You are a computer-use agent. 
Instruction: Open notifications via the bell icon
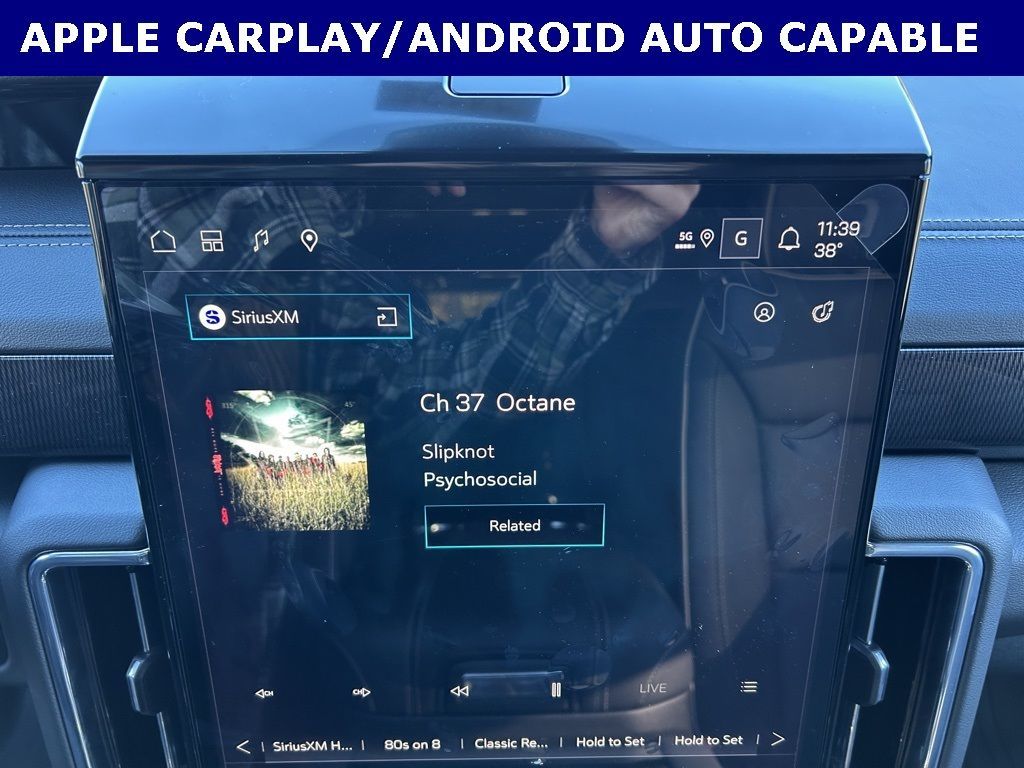[x=789, y=239]
